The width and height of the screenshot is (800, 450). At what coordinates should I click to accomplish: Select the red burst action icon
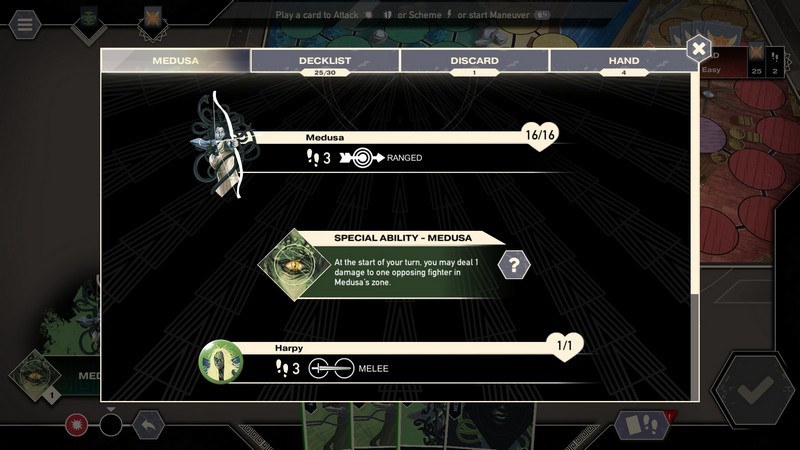pos(77,425)
